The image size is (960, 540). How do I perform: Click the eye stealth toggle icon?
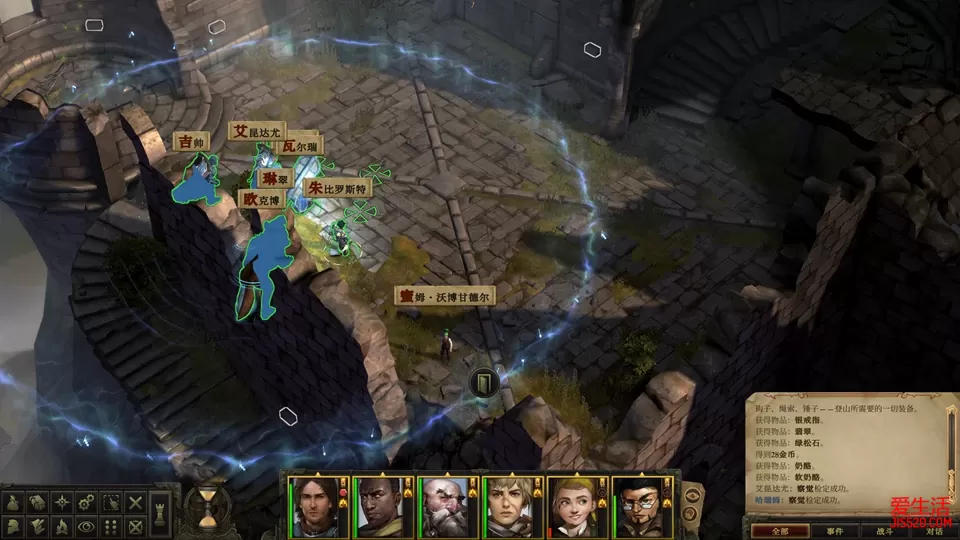(87, 525)
